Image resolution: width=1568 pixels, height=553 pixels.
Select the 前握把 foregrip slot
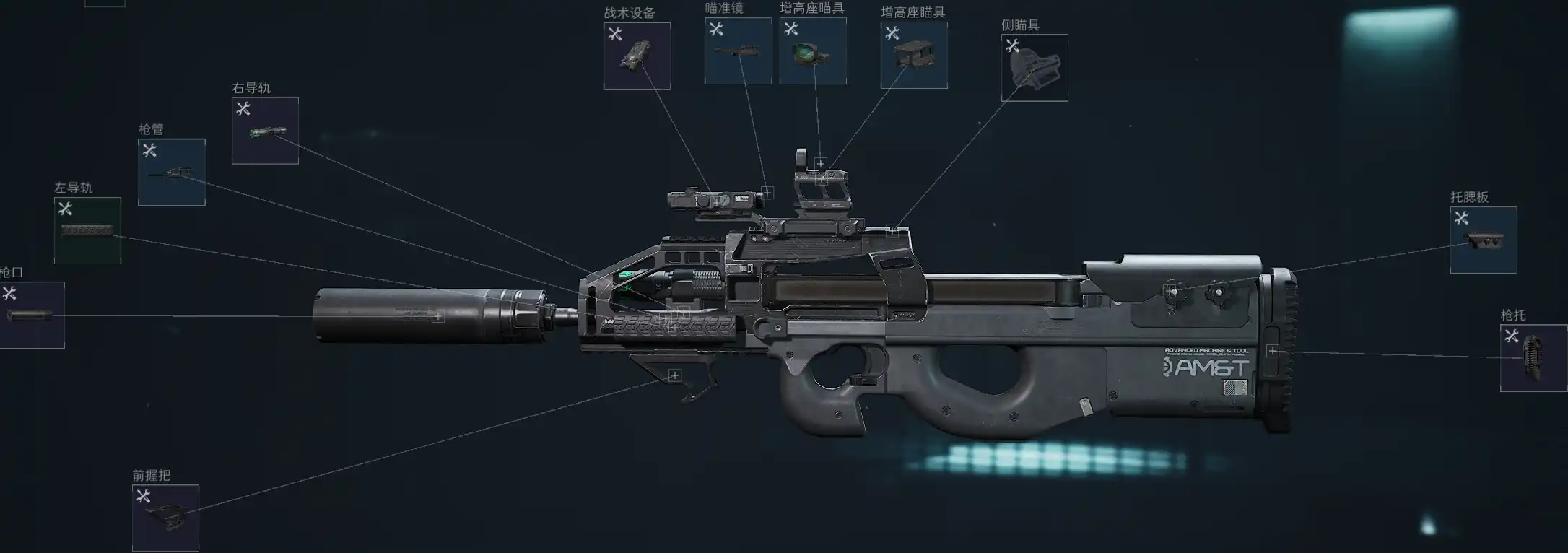point(165,518)
